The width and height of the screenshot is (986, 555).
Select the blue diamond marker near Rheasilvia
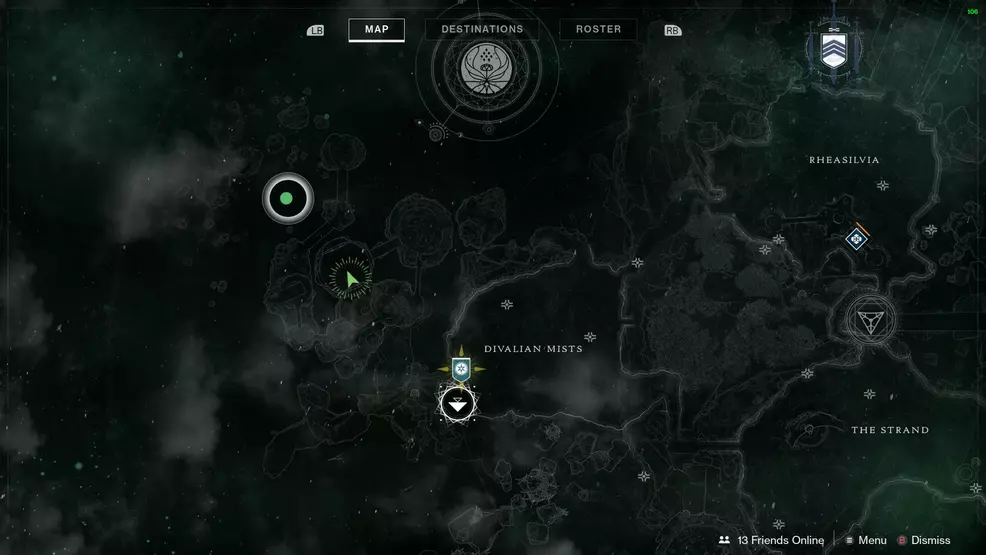click(x=856, y=239)
